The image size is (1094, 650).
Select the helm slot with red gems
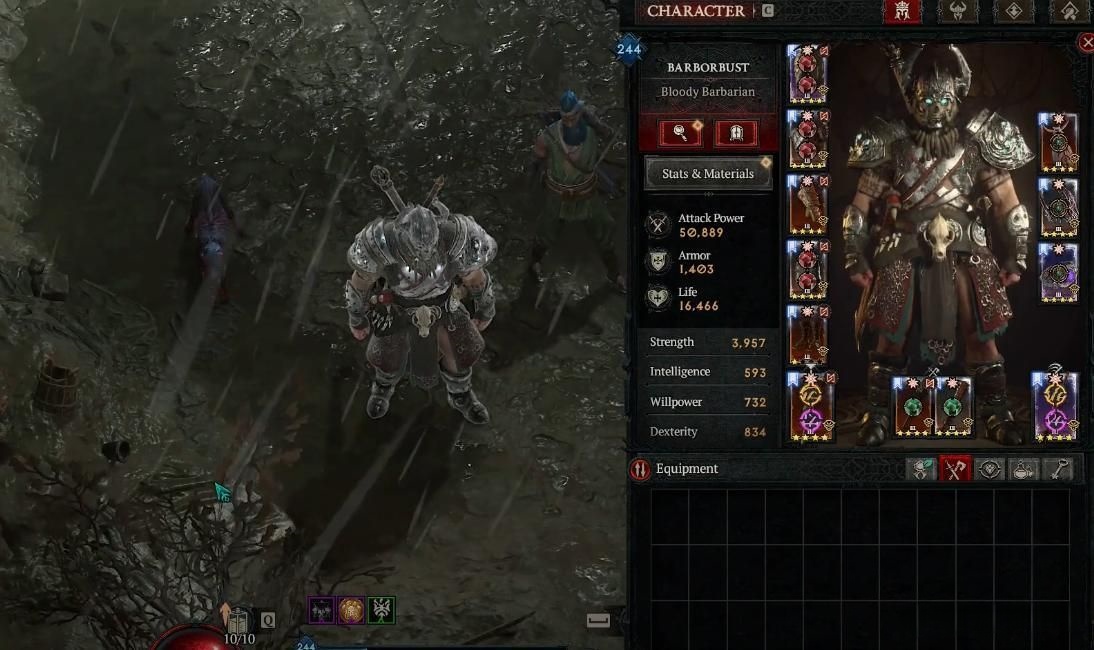click(x=807, y=74)
